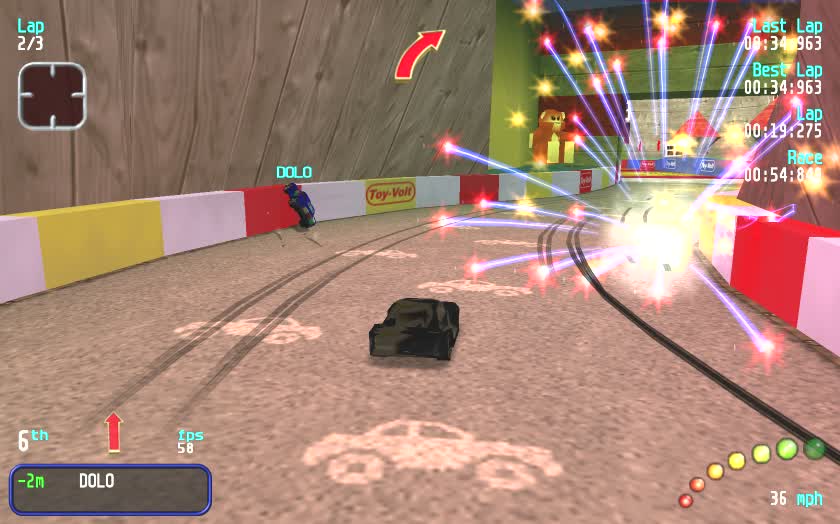Select the DOLO gap panel
The width and height of the screenshot is (840, 524).
(110, 489)
